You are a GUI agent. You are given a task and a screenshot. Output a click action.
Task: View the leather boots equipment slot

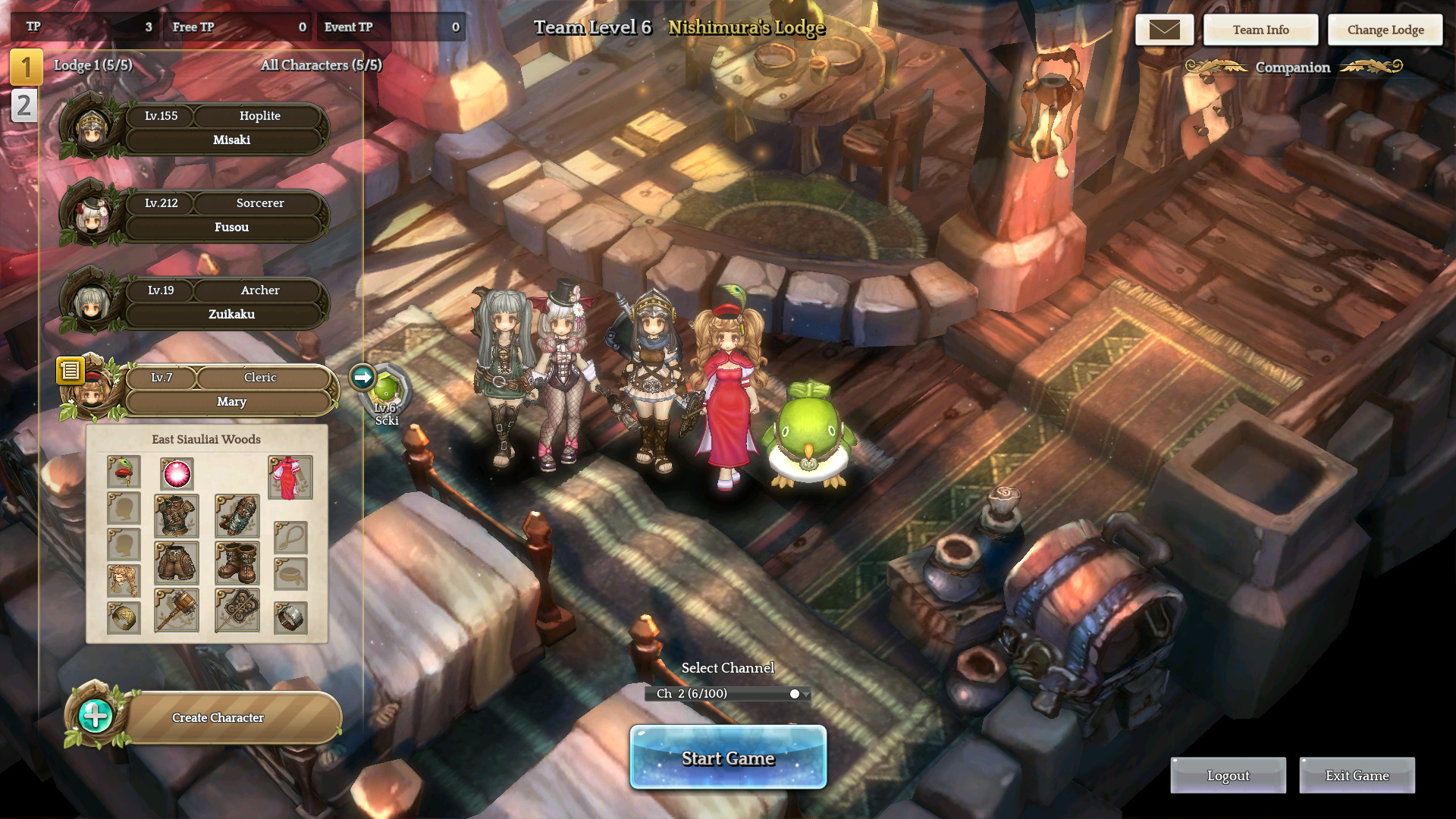pyautogui.click(x=237, y=563)
